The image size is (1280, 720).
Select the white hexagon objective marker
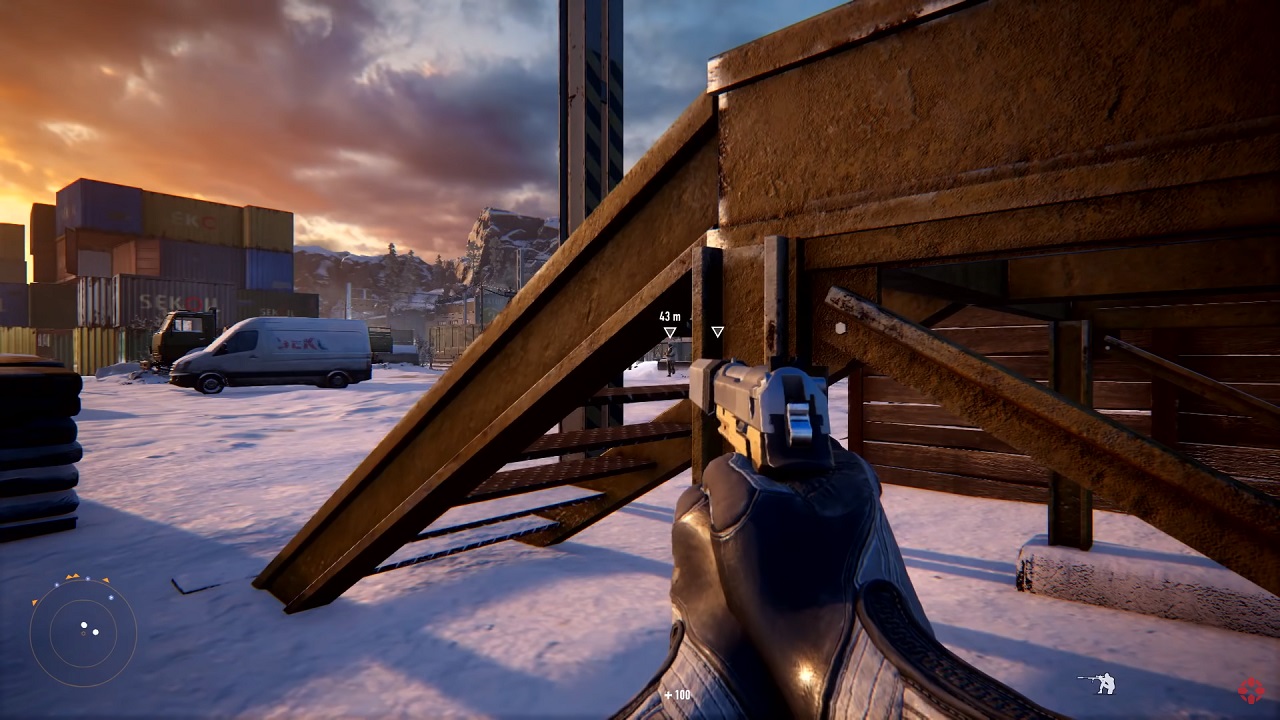coord(841,327)
